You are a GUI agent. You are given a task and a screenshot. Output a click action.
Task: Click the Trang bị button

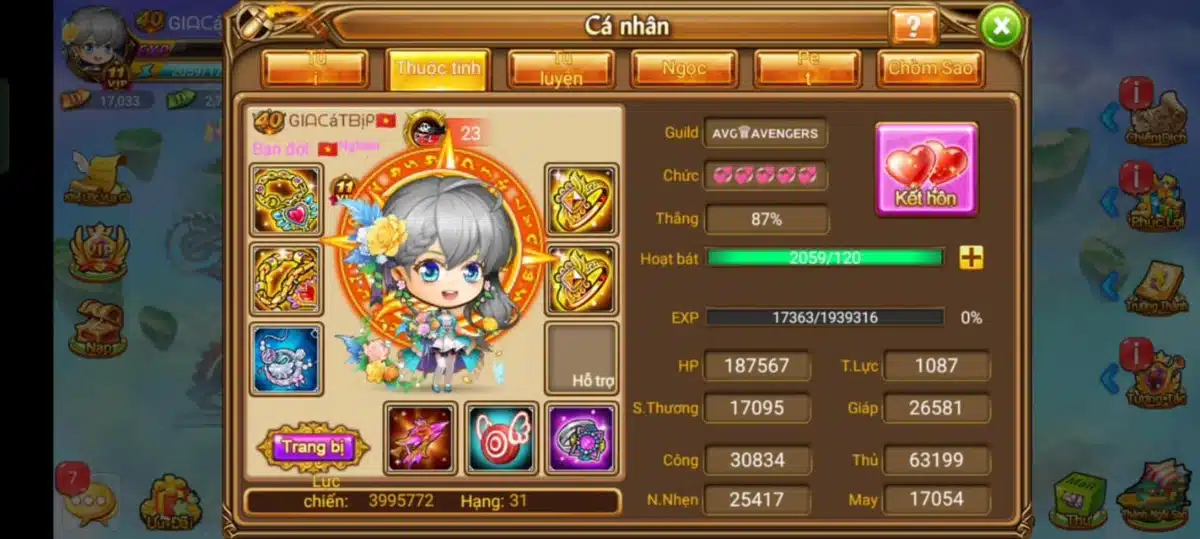pyautogui.click(x=313, y=447)
